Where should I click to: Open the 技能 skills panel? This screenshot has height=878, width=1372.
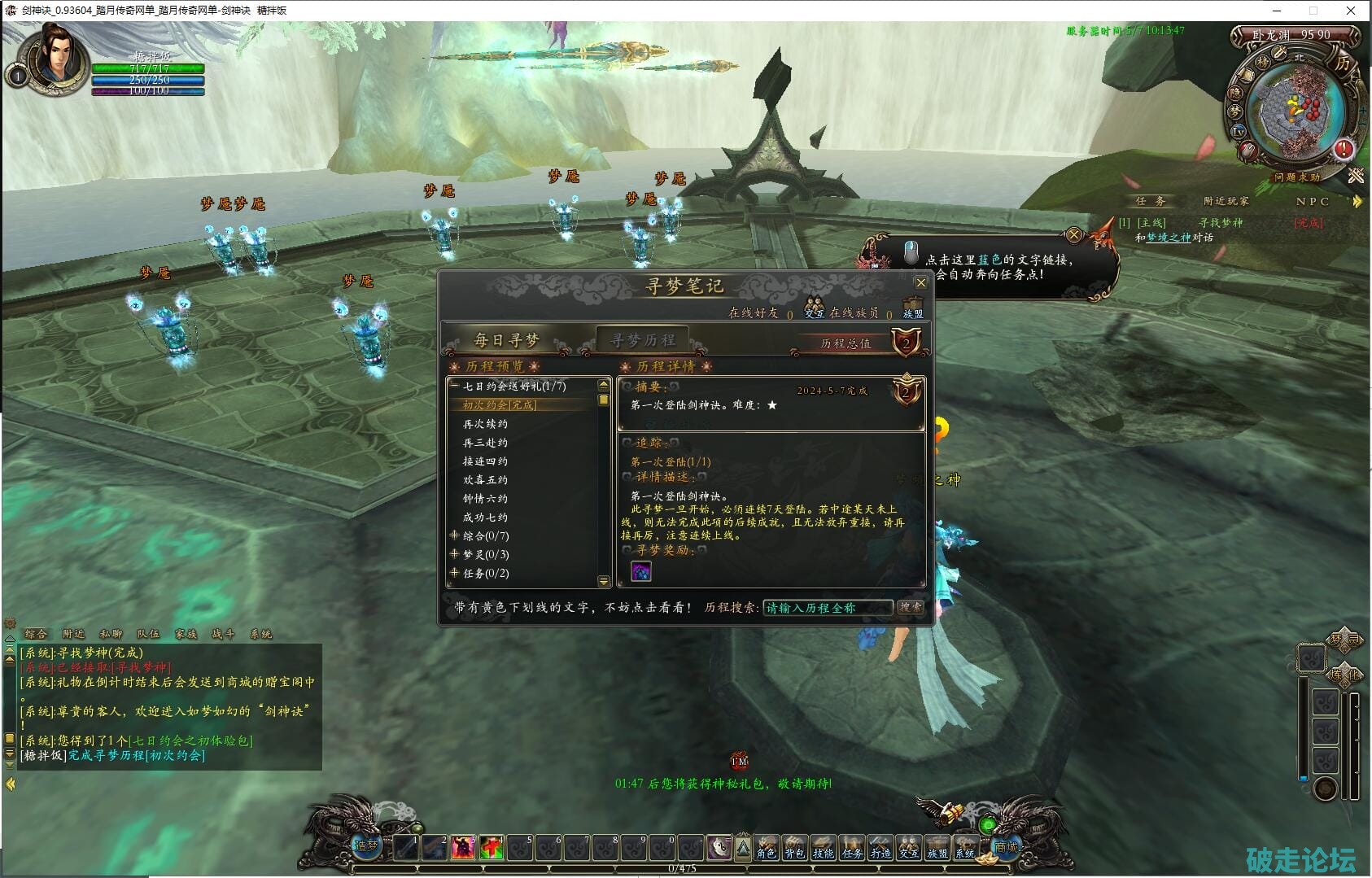tap(823, 848)
